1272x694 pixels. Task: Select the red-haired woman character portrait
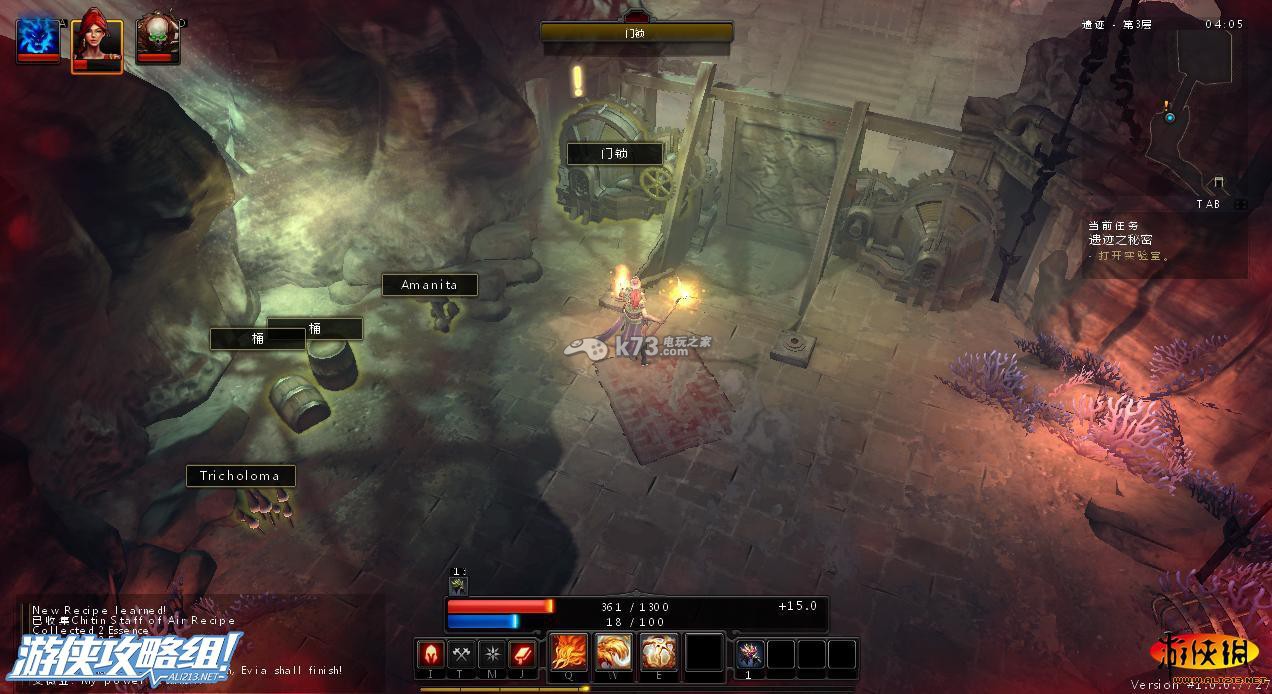[x=97, y=40]
